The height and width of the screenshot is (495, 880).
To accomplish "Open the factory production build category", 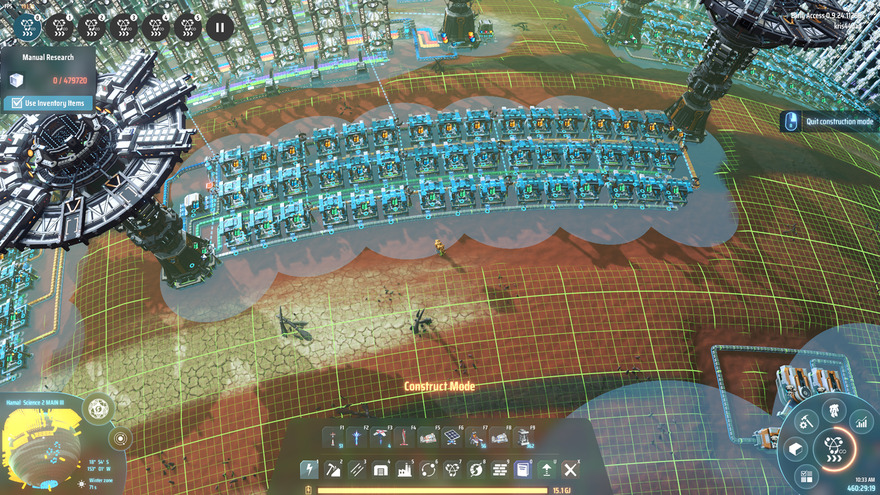I will click(x=404, y=469).
